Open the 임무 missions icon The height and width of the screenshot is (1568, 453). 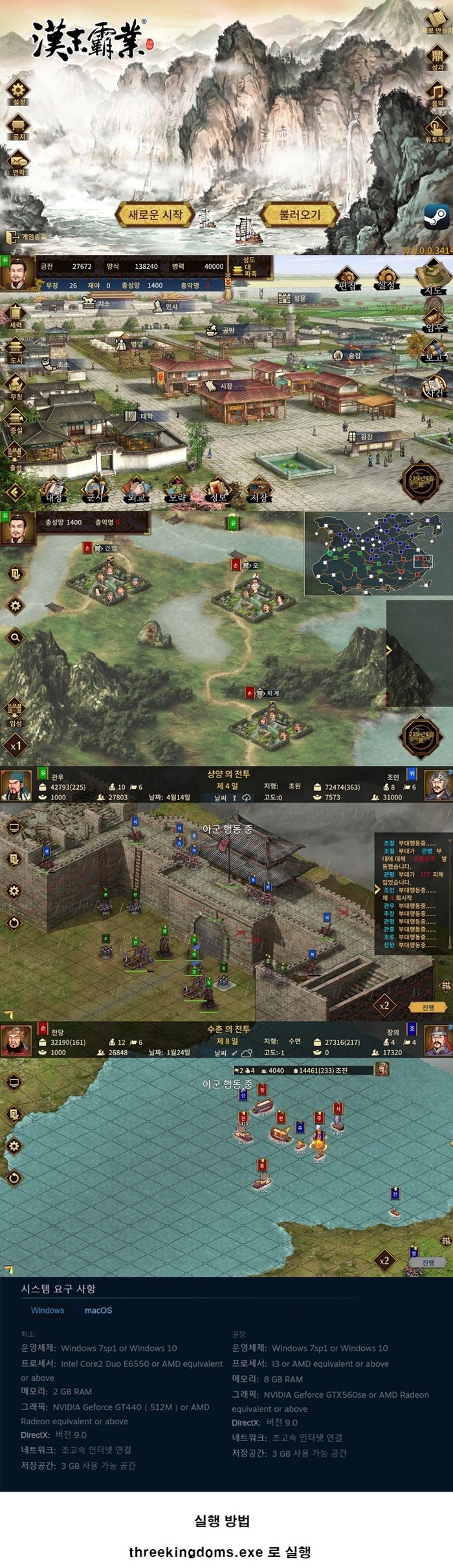[434, 319]
